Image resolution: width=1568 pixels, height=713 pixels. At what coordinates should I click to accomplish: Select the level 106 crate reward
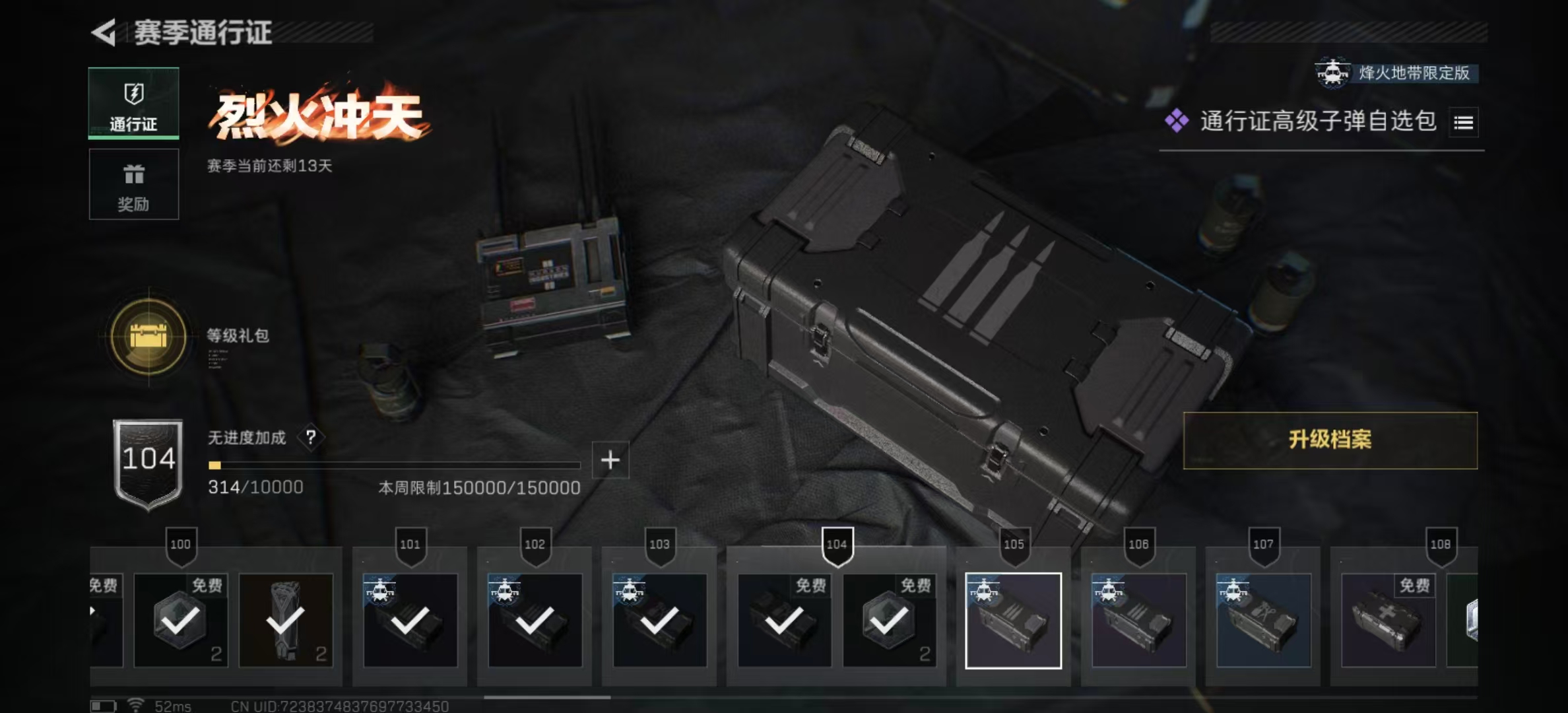click(x=1138, y=621)
